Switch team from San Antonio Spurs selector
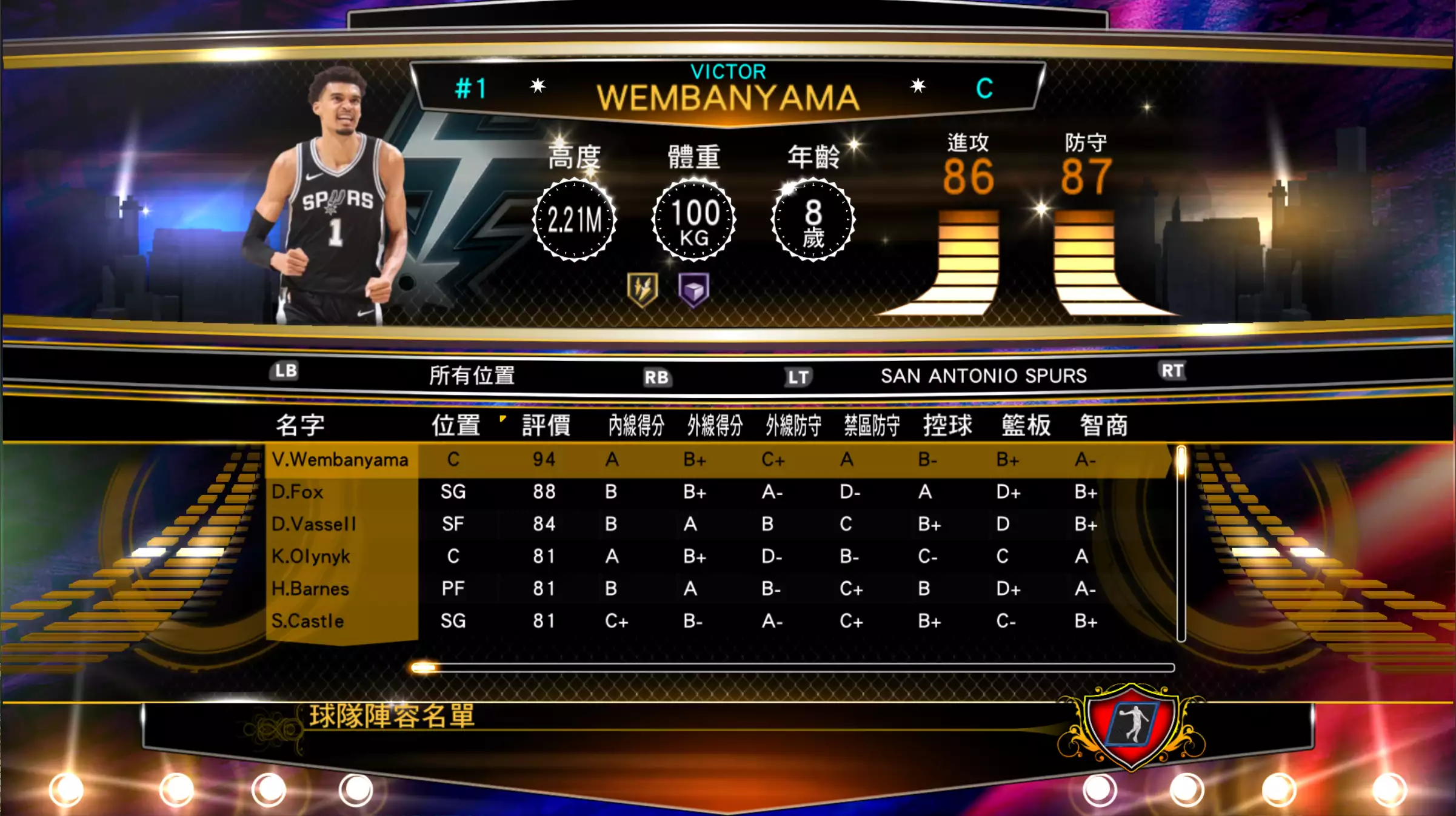 (x=983, y=376)
